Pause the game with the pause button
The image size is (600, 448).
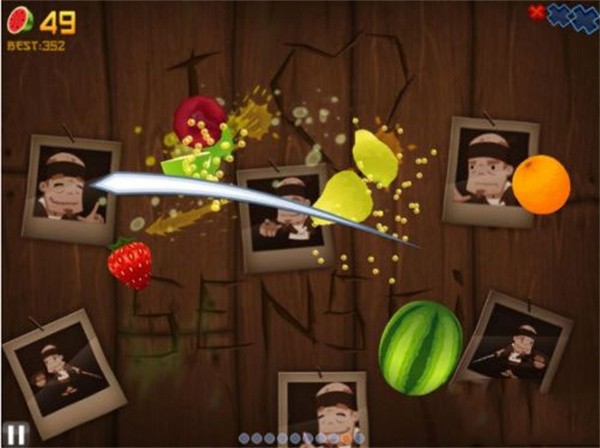coord(17,433)
